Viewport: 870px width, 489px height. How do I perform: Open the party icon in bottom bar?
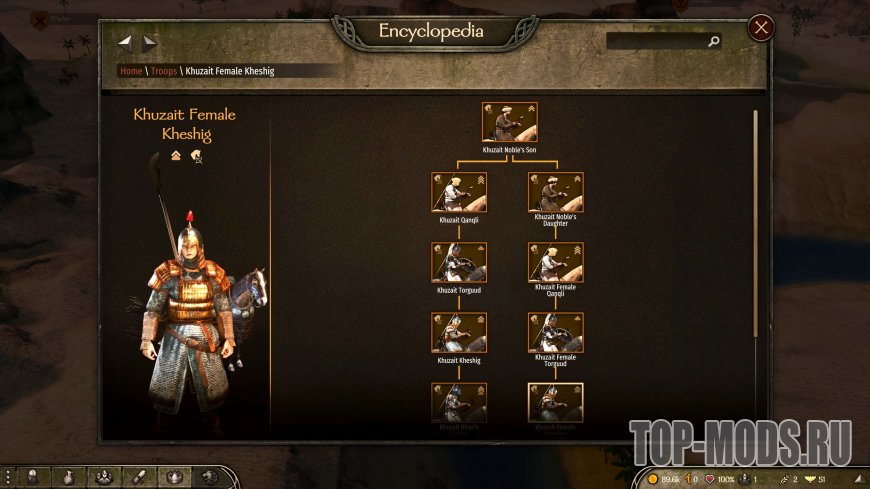[x=104, y=477]
